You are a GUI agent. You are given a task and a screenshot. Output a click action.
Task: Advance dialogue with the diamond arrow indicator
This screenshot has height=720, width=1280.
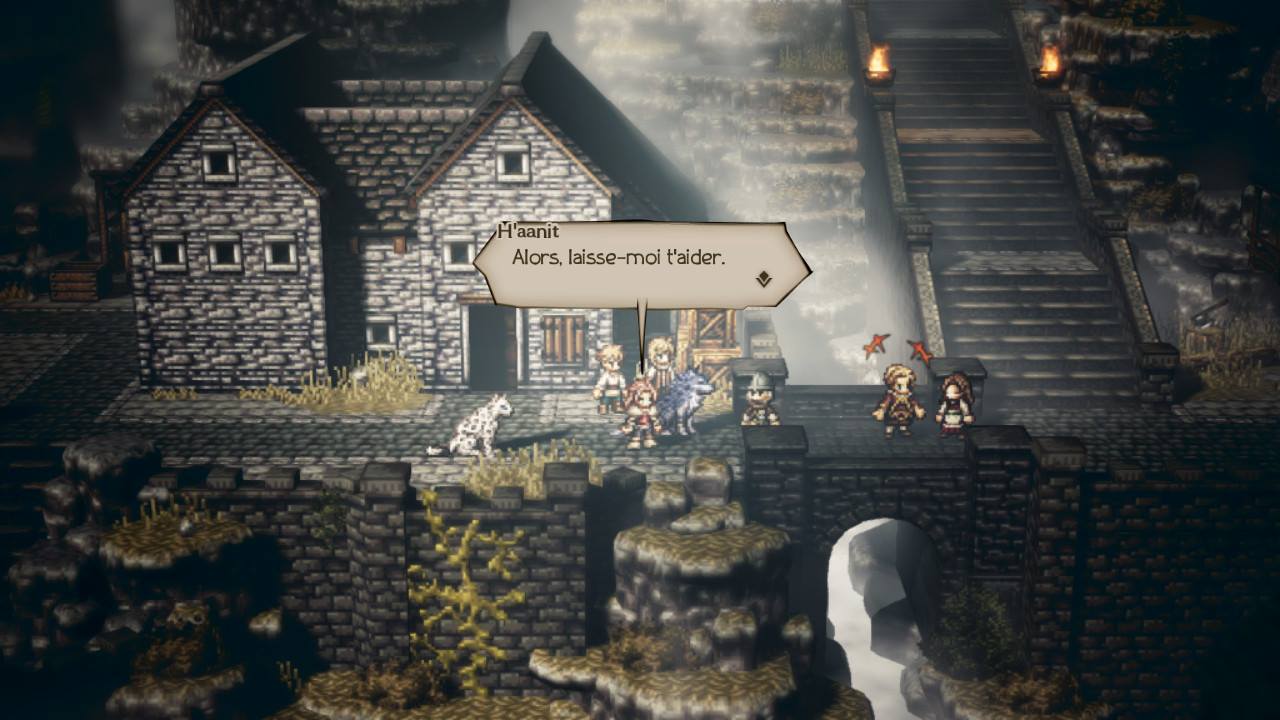point(764,279)
